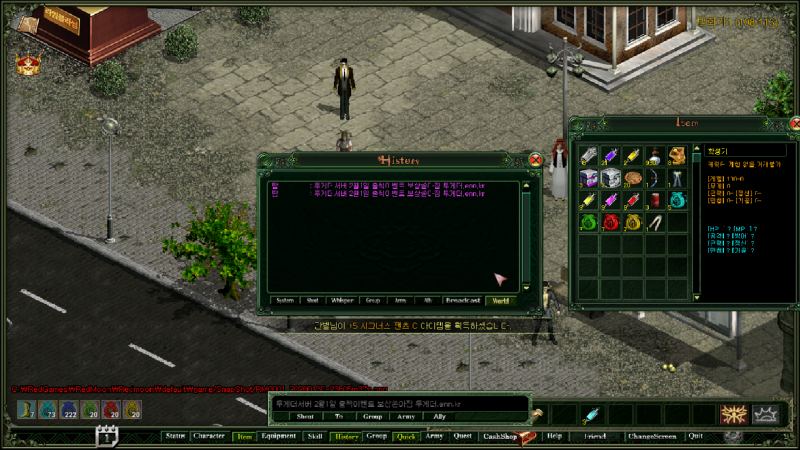Open the Broadcast history tab
This screenshot has height=450, width=800.
(x=462, y=300)
